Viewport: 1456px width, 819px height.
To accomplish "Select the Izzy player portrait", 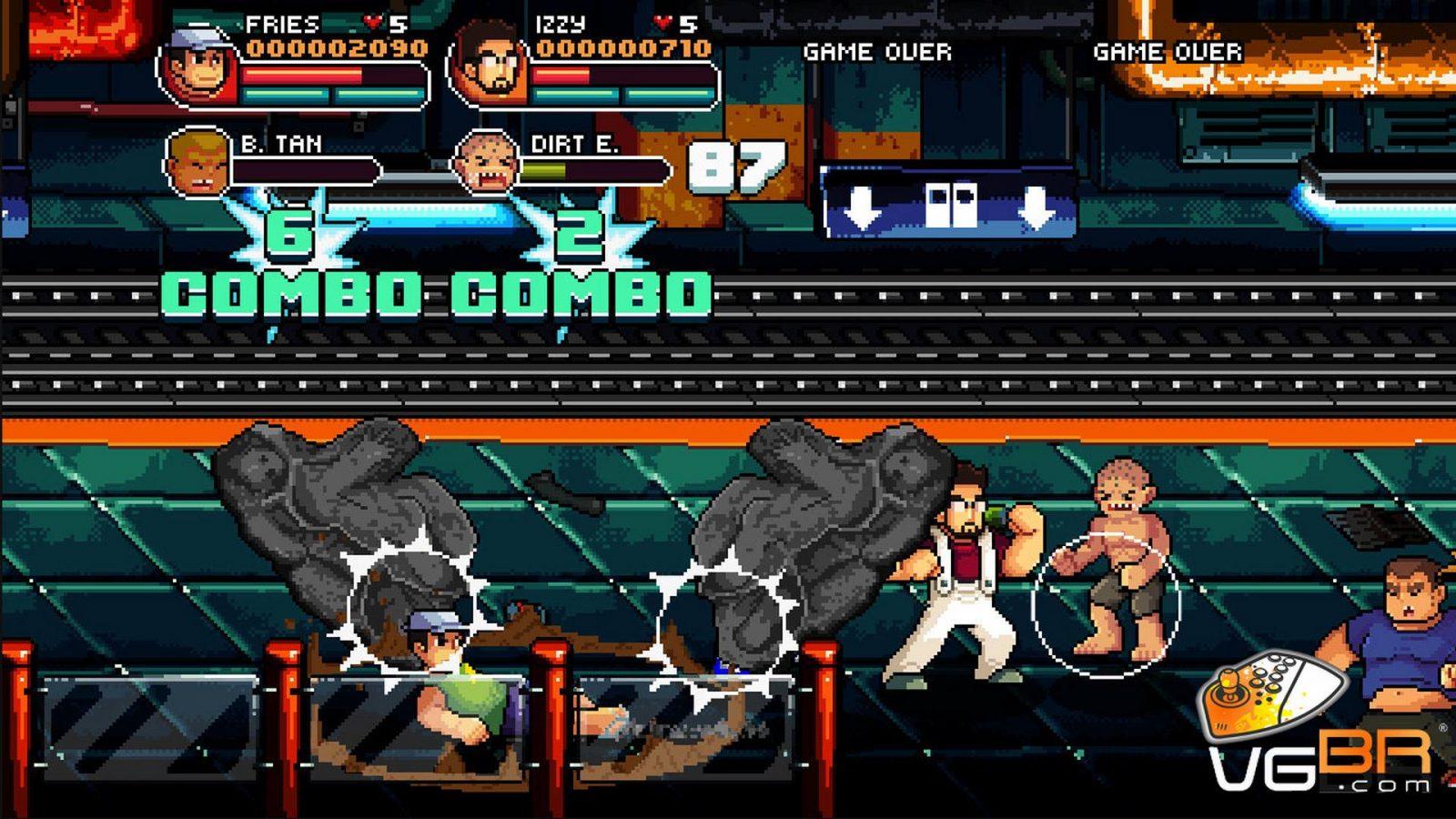I will (x=490, y=66).
